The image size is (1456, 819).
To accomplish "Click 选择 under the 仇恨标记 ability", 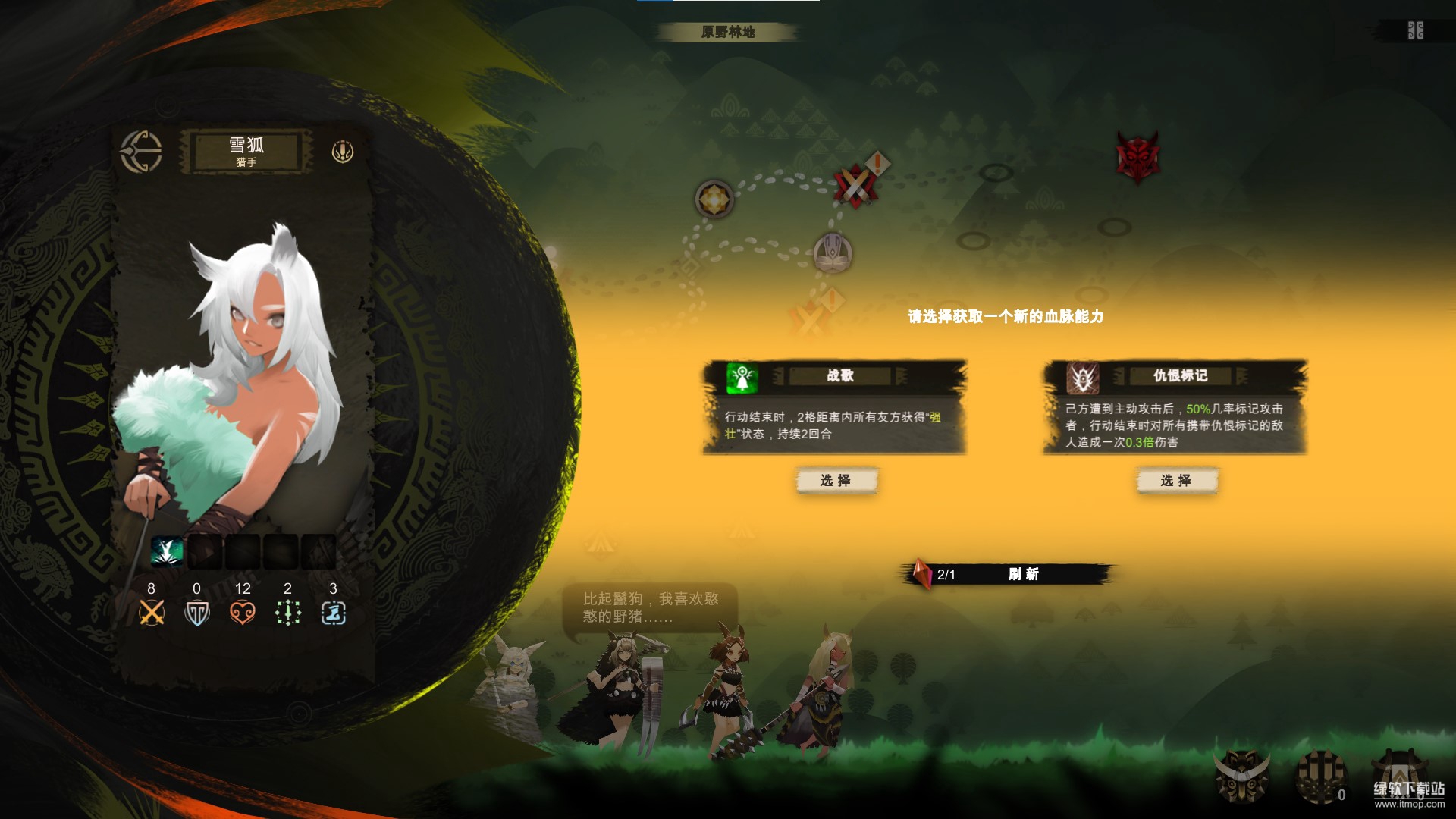I will (x=1176, y=481).
